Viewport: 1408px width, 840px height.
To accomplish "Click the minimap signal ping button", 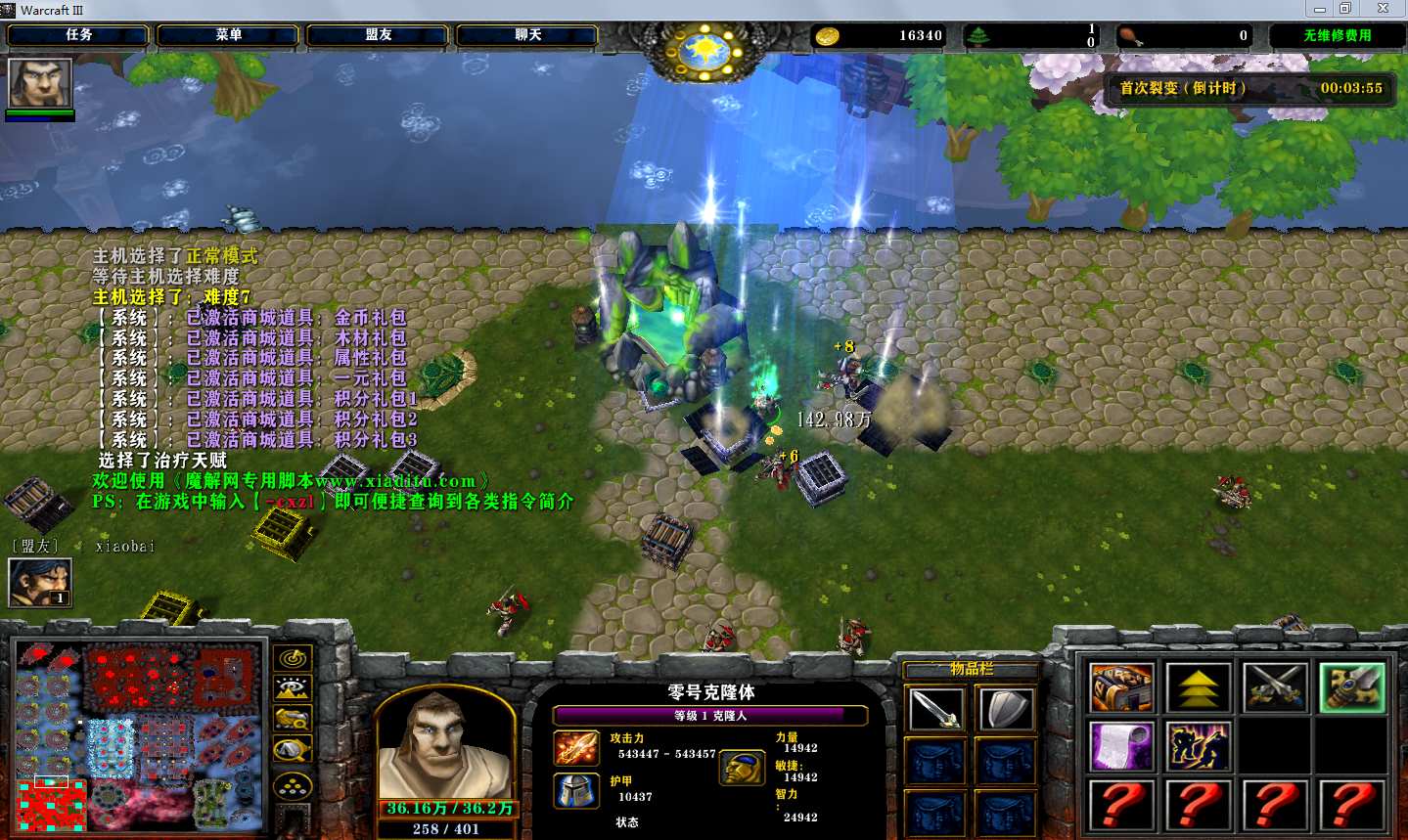I will pos(293,658).
